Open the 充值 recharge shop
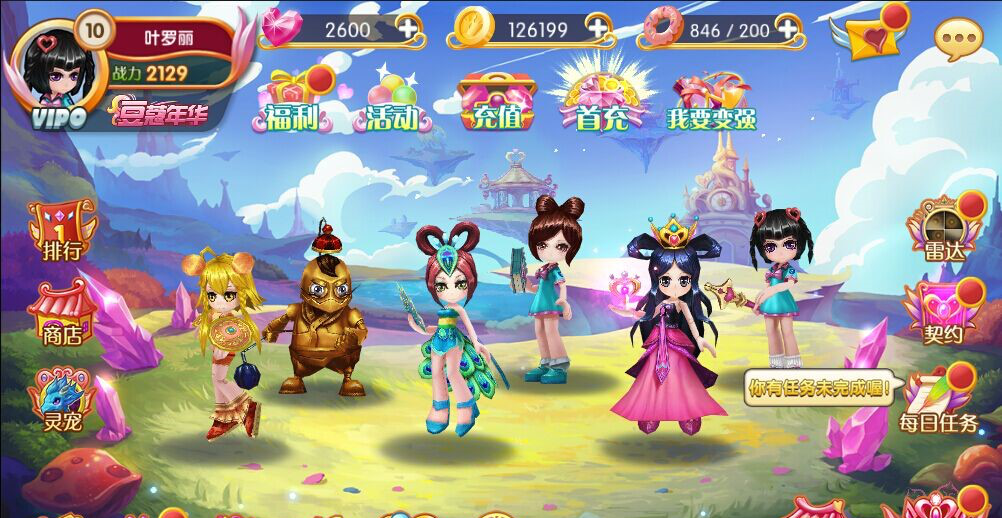 491,102
